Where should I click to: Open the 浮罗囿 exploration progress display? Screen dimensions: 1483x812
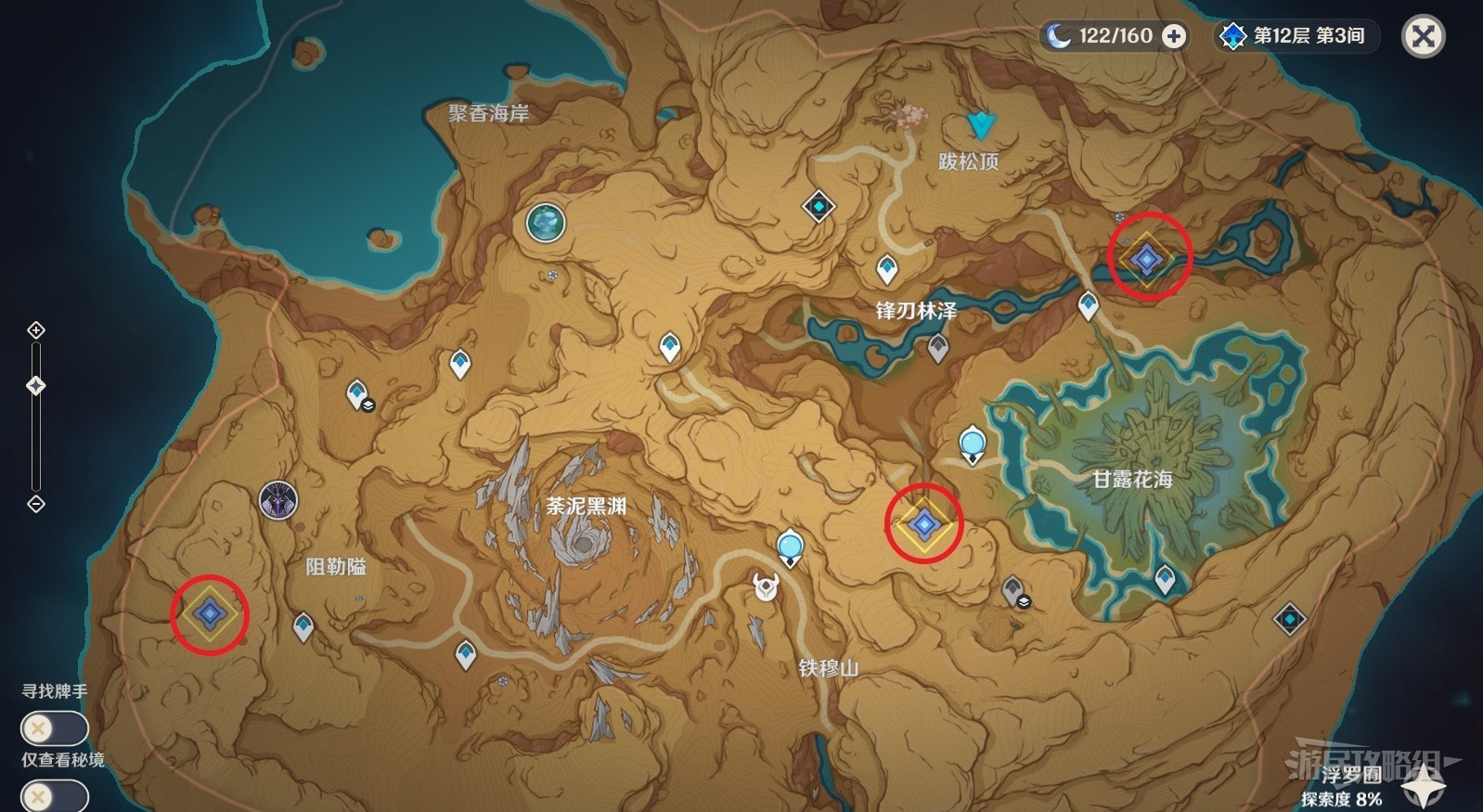[x=1341, y=787]
